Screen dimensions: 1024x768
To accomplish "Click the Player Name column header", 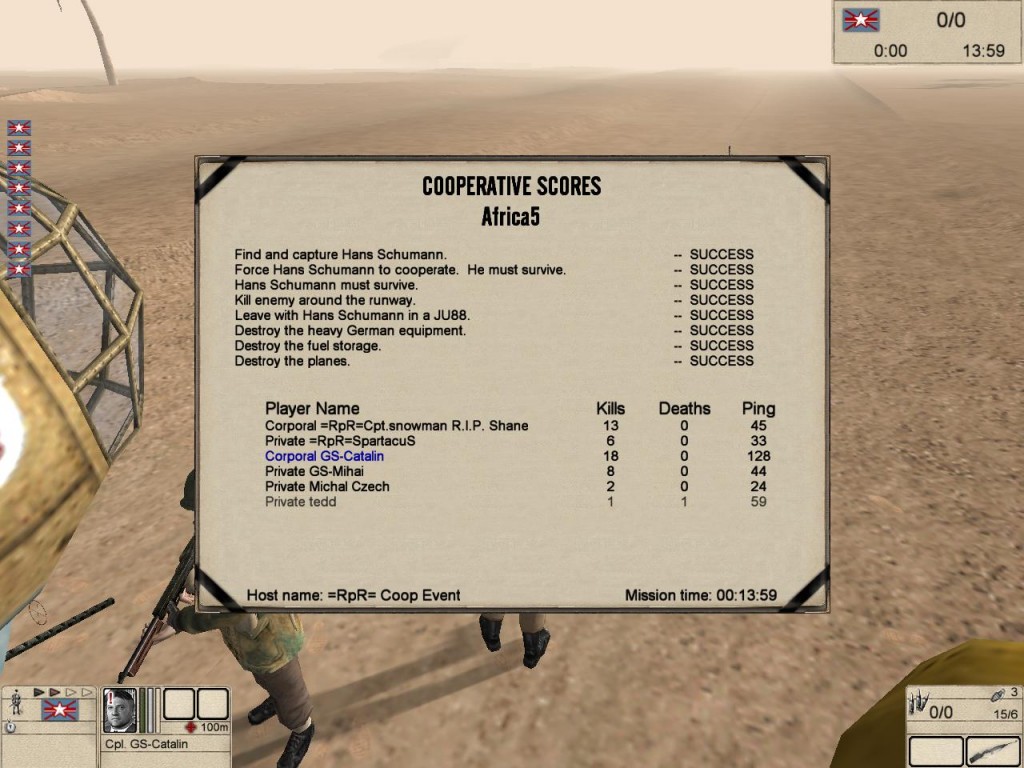I will click(312, 408).
